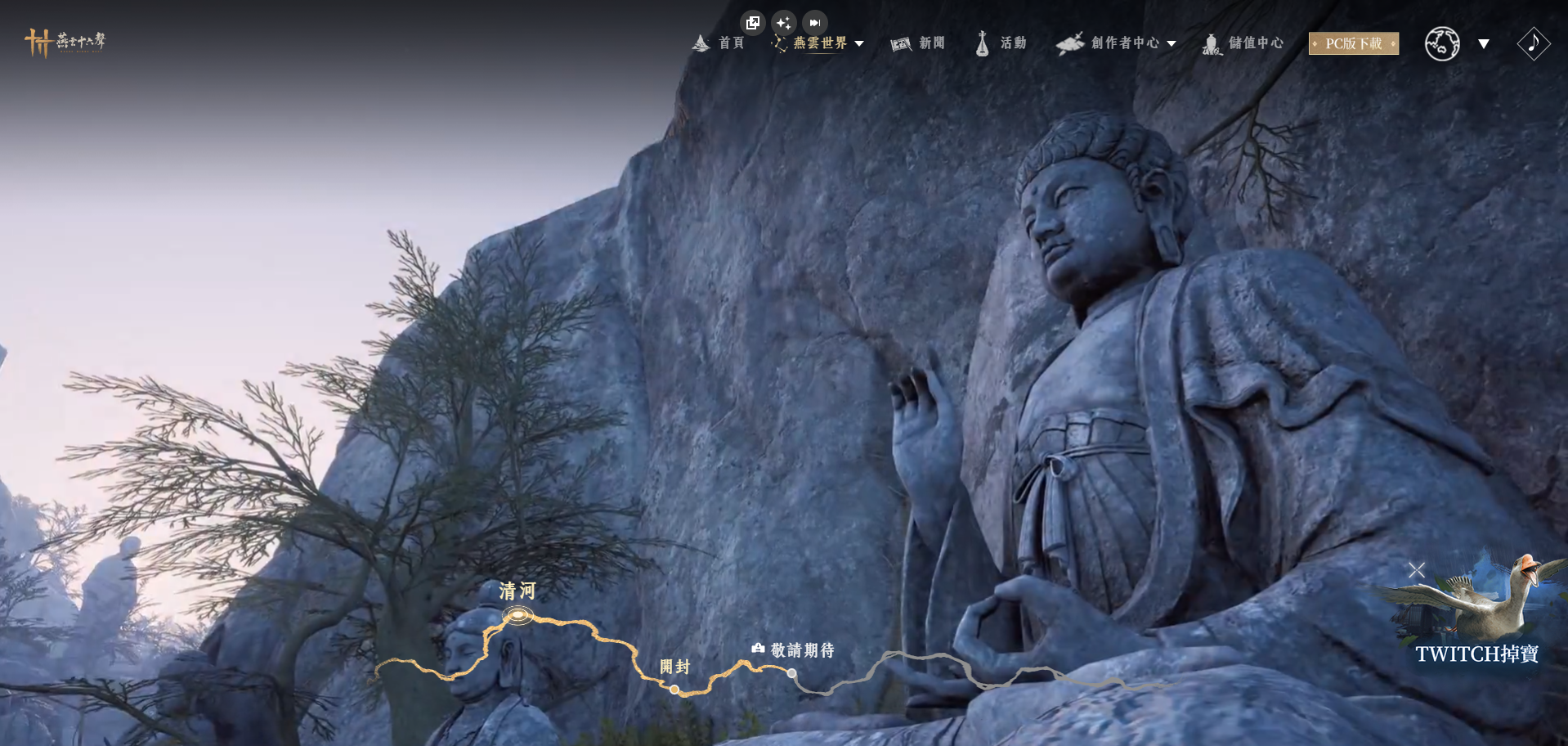Image resolution: width=1568 pixels, height=746 pixels.
Task: Expand the 創作者中心 creator center menu
Action: [1117, 43]
